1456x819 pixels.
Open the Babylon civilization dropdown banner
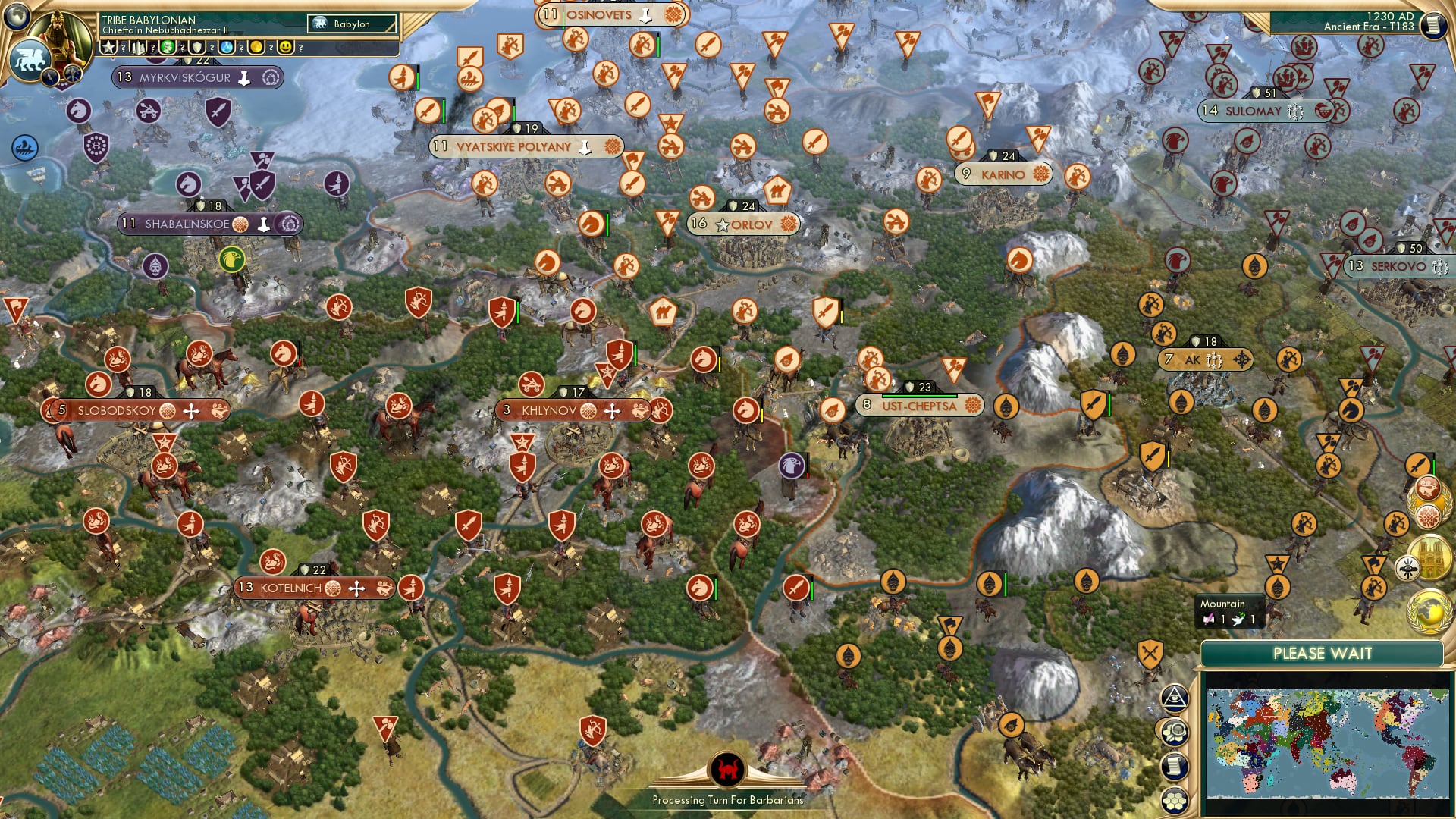tap(350, 24)
